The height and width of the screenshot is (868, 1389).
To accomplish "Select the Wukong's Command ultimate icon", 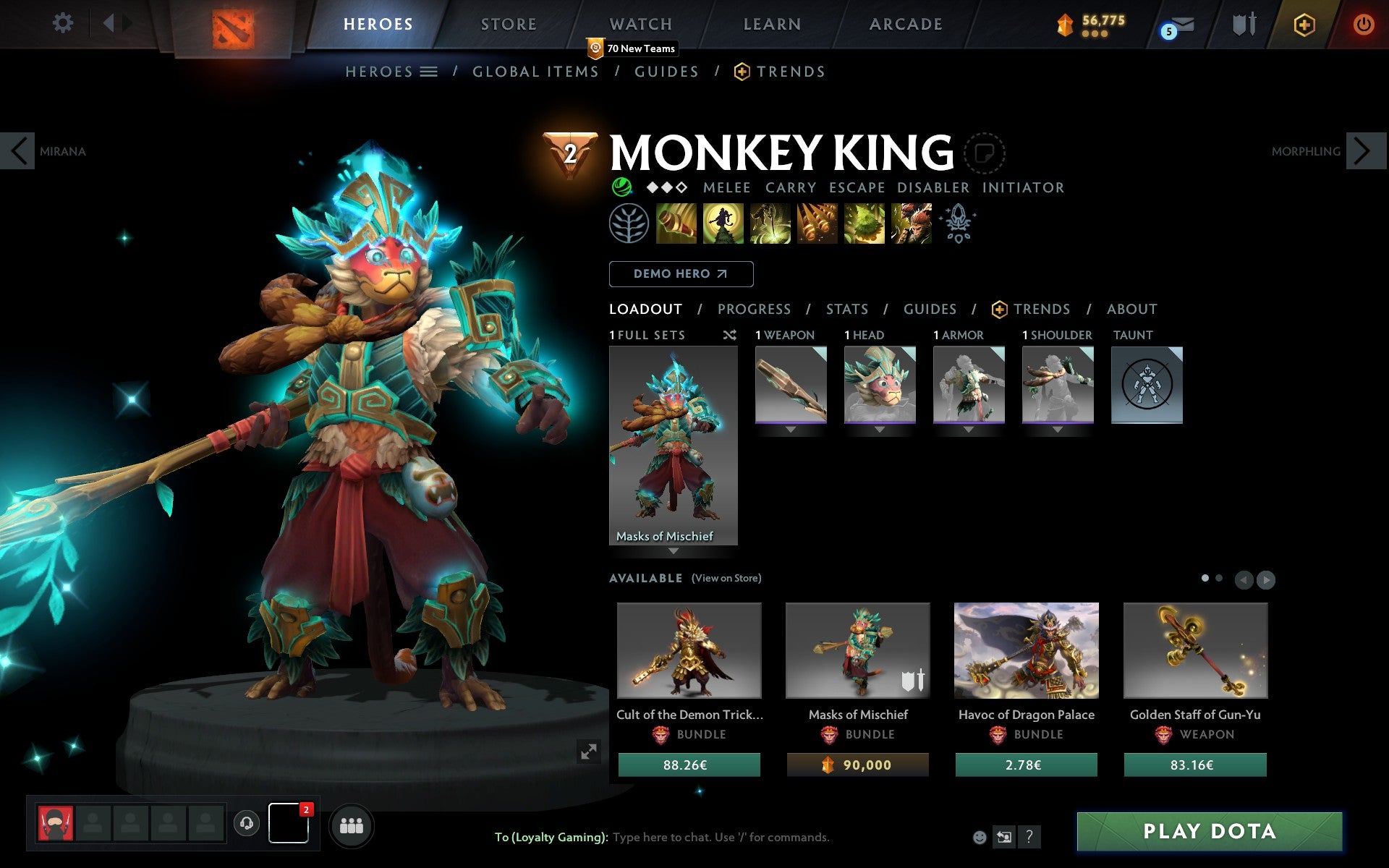I will coord(911,224).
